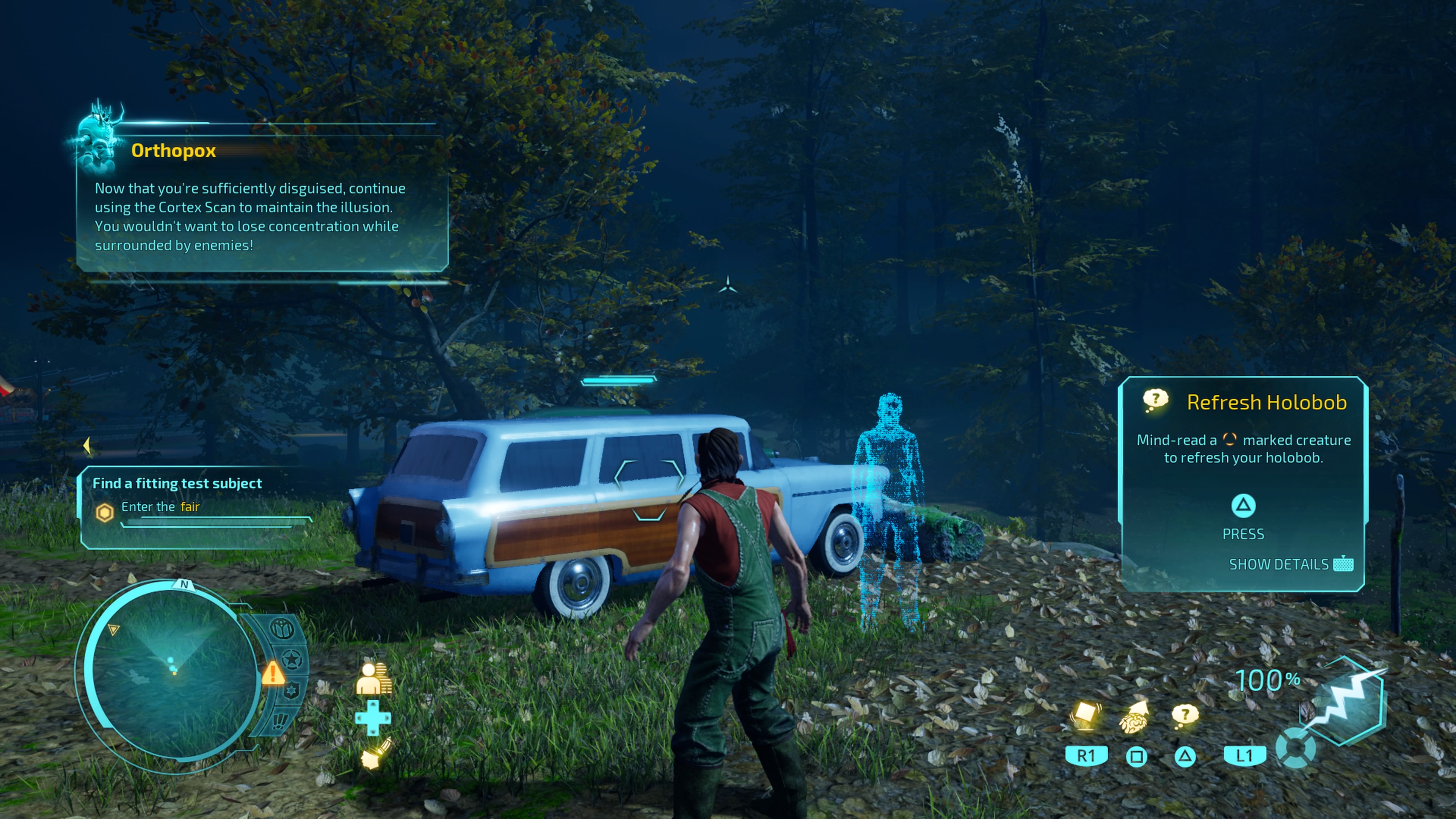Viewport: 1456px width, 819px height.
Task: Activate the question-bubble mind-read ability
Action: pyautogui.click(x=1185, y=715)
